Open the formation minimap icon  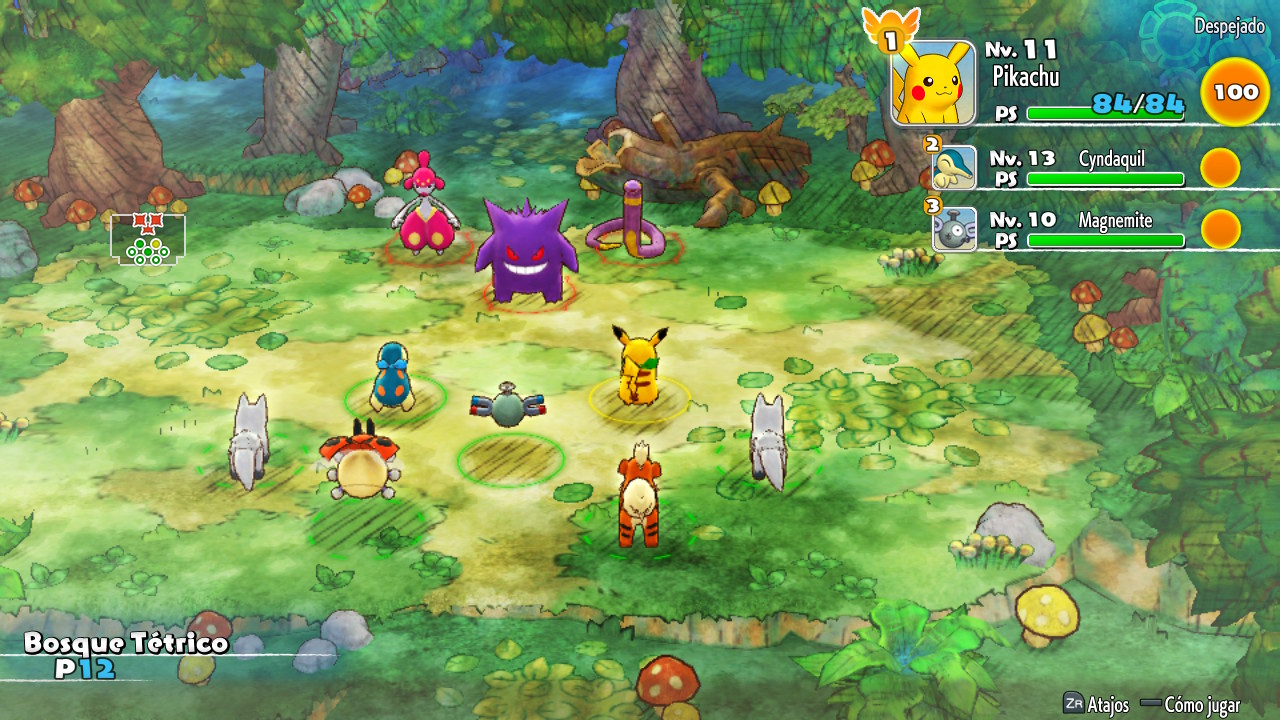click(148, 239)
